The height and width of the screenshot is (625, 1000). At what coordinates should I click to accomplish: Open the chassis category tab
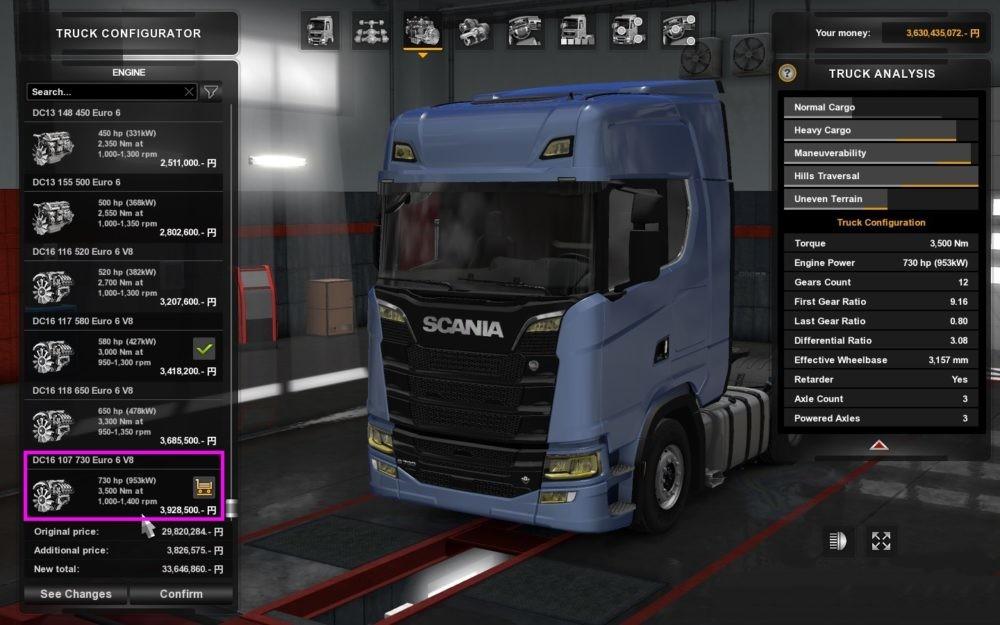point(371,30)
